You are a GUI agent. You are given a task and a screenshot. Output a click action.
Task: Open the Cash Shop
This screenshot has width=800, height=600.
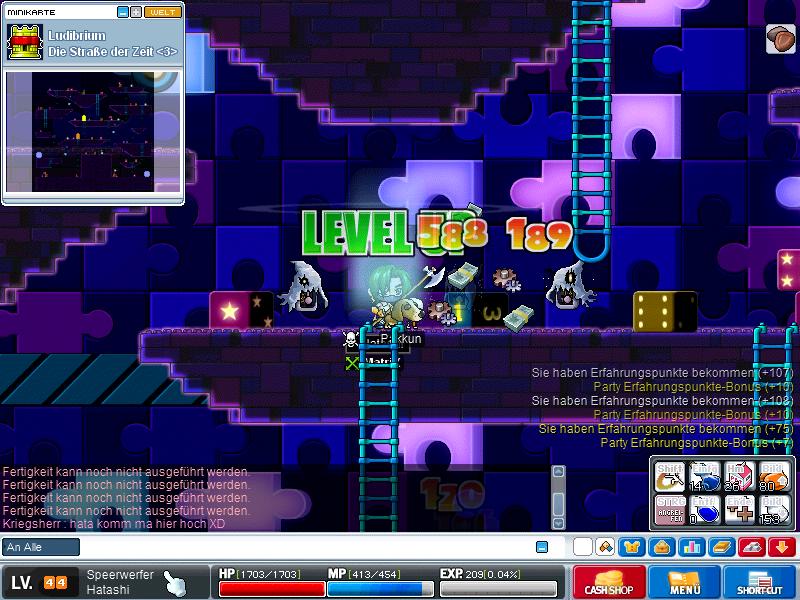click(x=609, y=583)
